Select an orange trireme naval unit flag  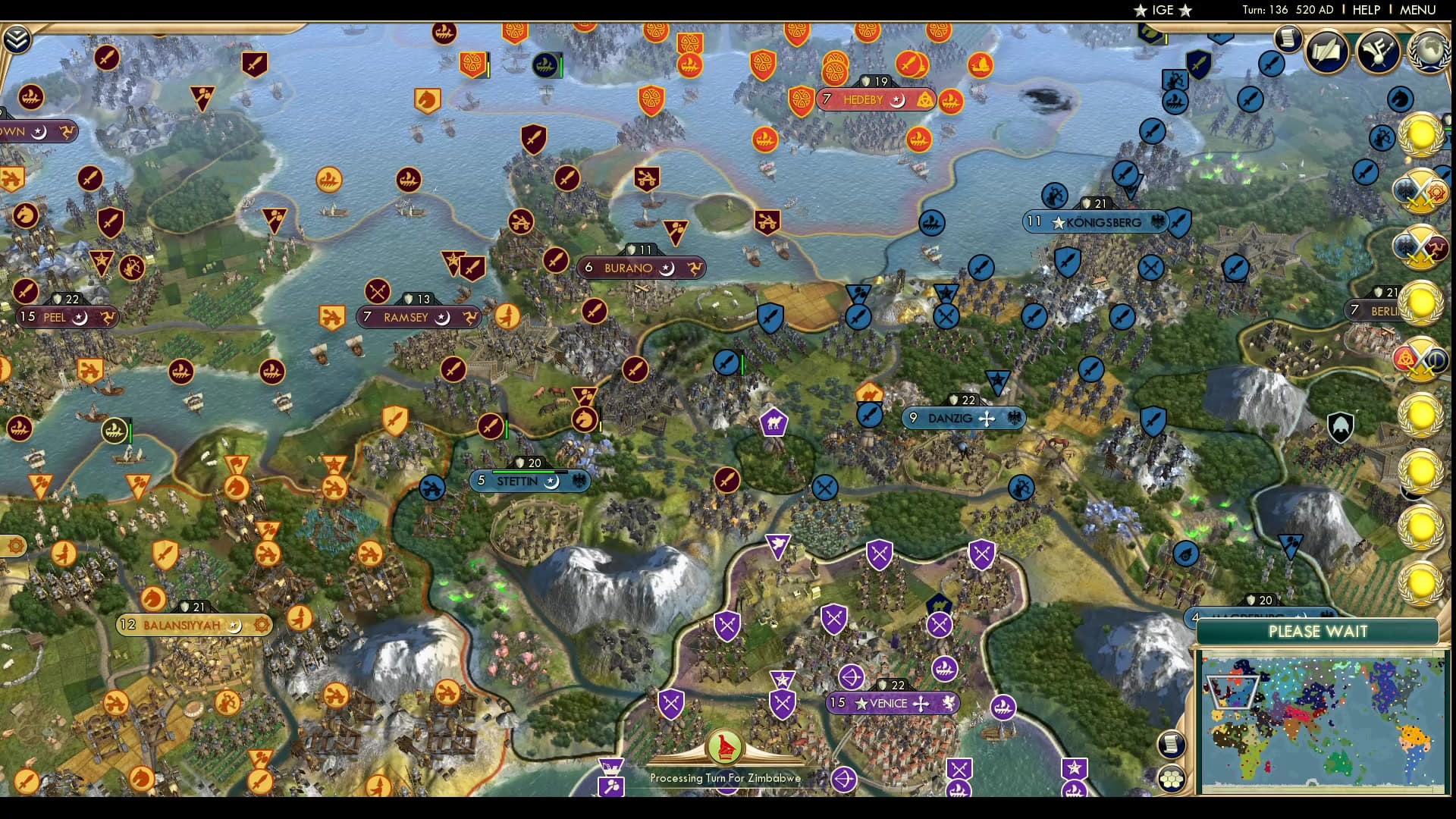pos(329,180)
